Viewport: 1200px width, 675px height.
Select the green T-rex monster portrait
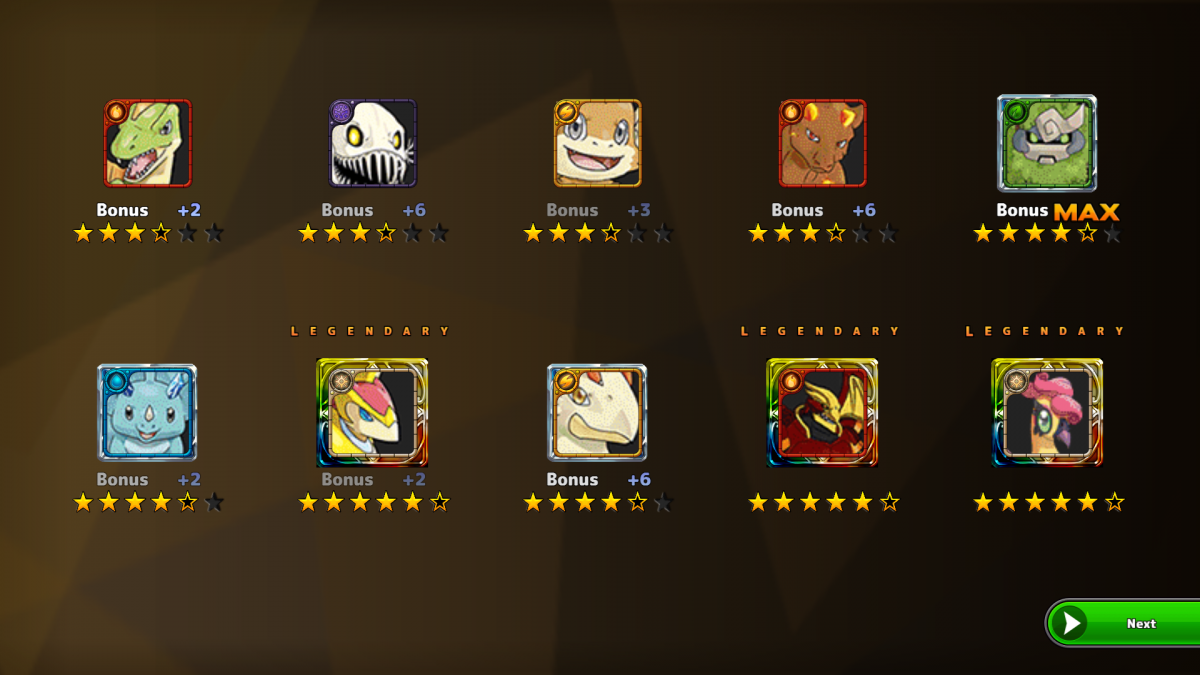pyautogui.click(x=147, y=143)
